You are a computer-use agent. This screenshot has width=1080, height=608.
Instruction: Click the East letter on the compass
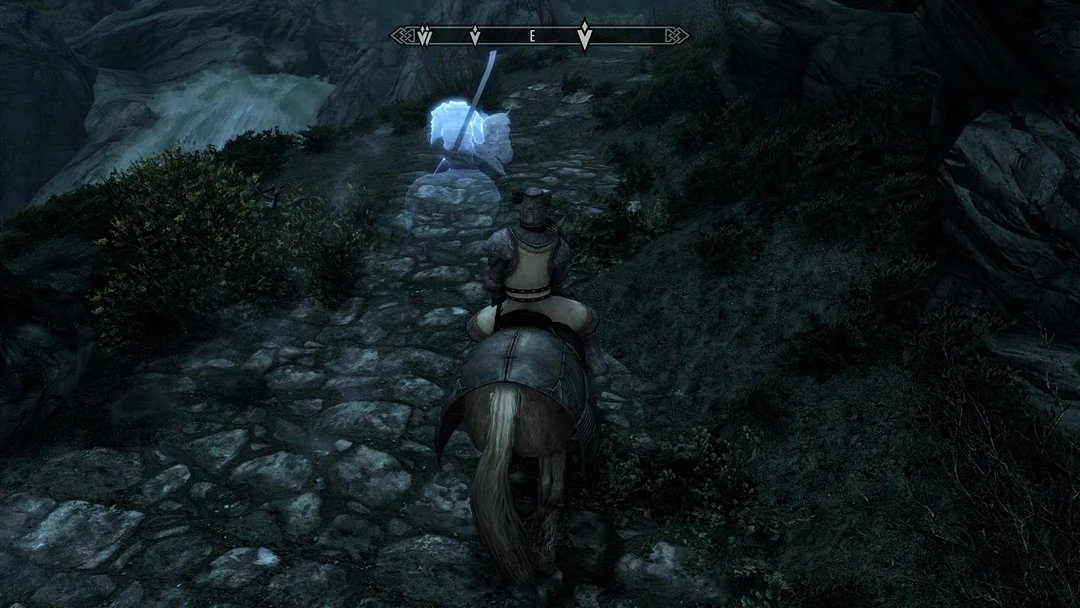click(532, 36)
